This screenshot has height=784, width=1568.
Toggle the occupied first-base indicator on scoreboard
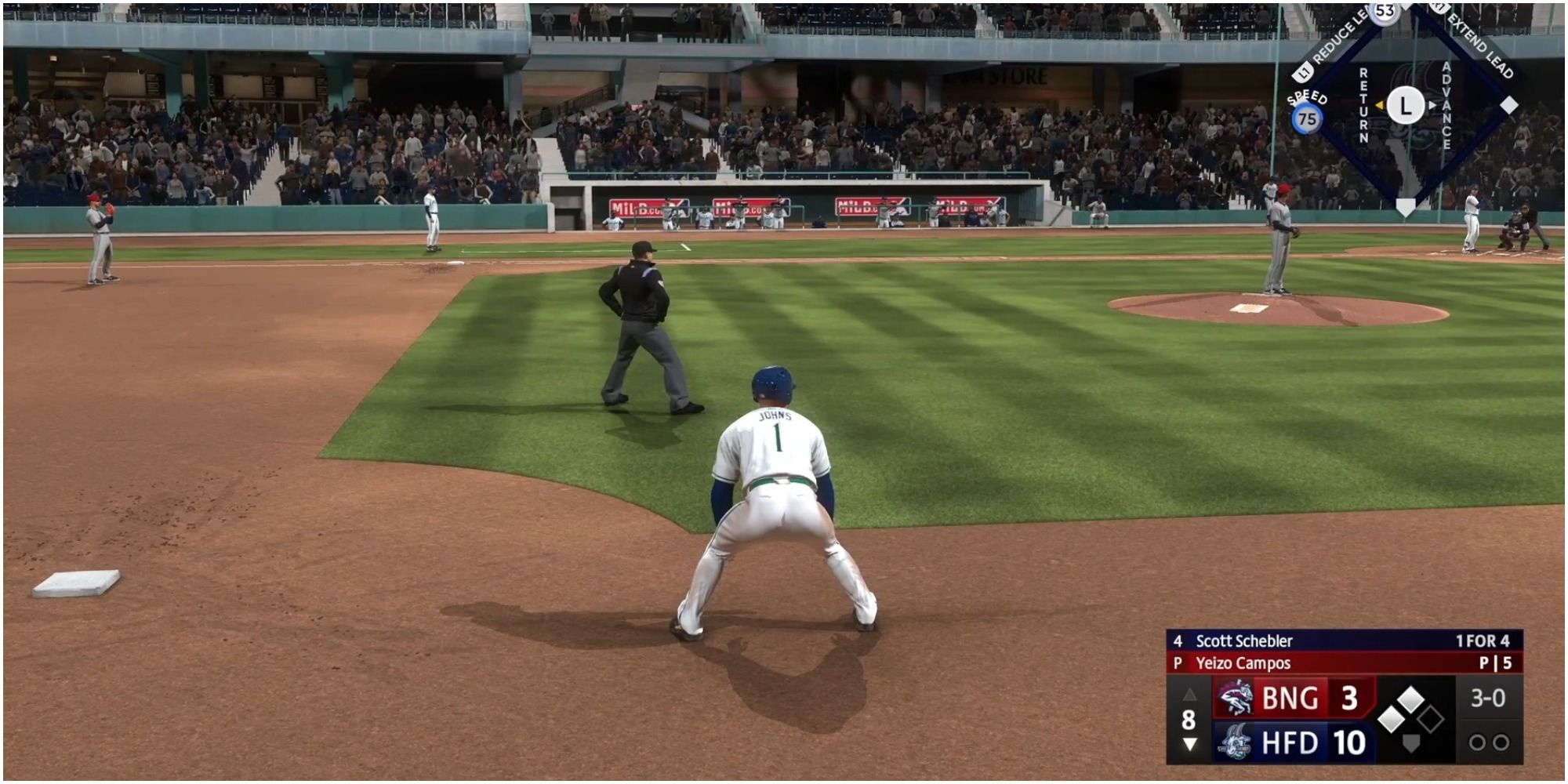(x=1392, y=720)
